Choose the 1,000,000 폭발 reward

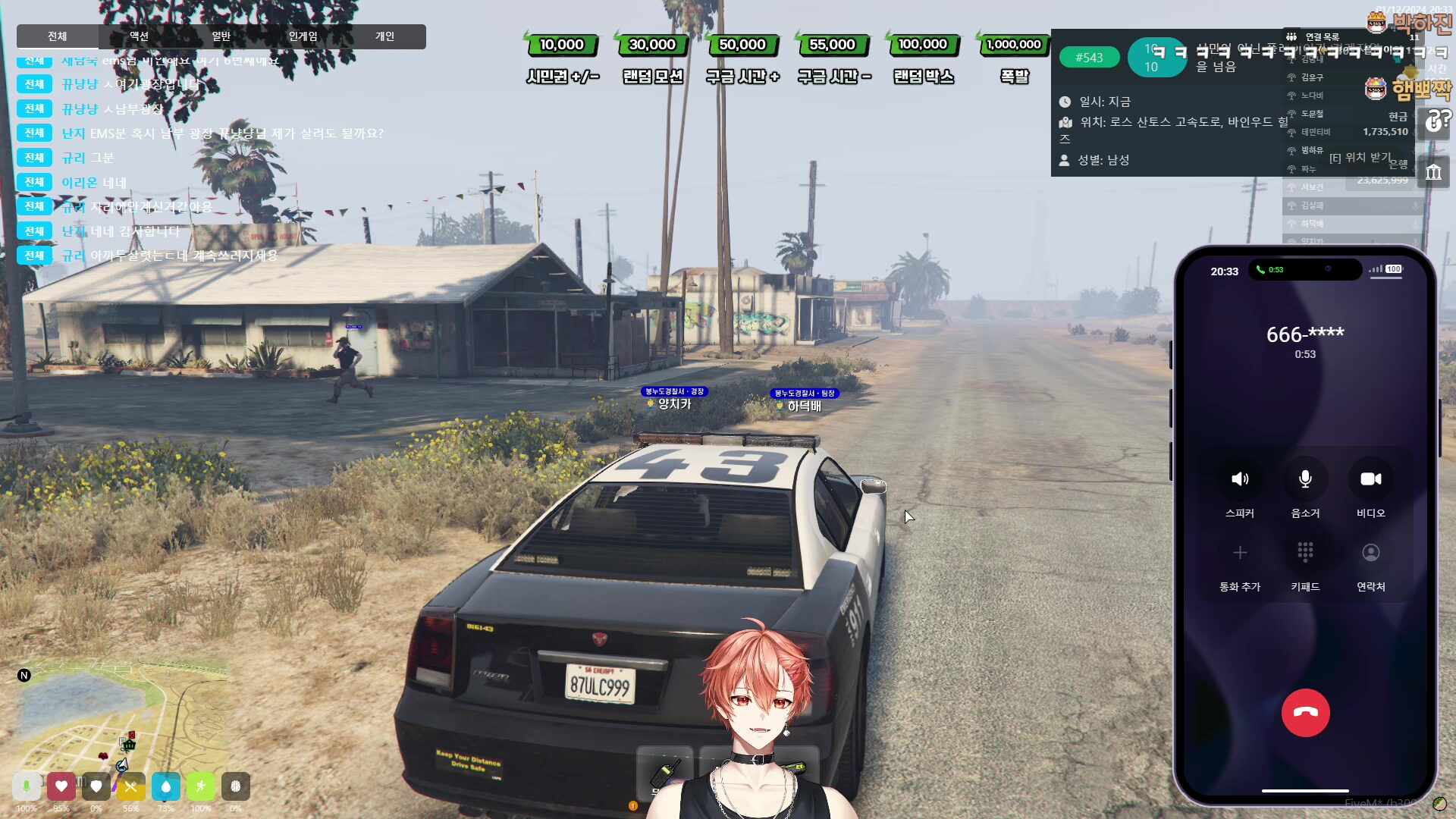(x=1014, y=45)
